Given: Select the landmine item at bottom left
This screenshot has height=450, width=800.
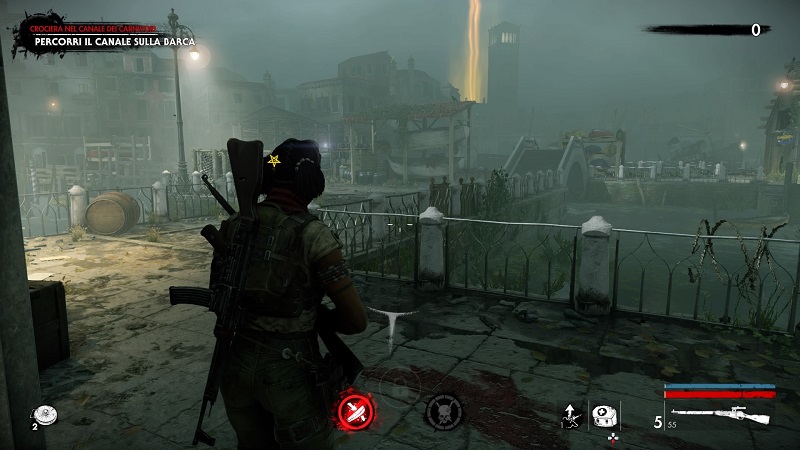Looking at the screenshot, I should click(x=43, y=413).
